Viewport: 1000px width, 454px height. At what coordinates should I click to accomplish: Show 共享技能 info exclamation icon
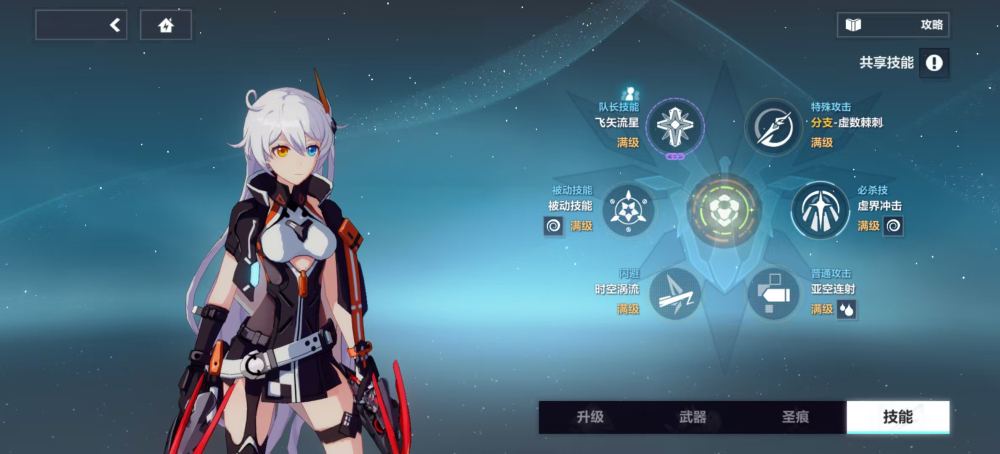click(934, 63)
